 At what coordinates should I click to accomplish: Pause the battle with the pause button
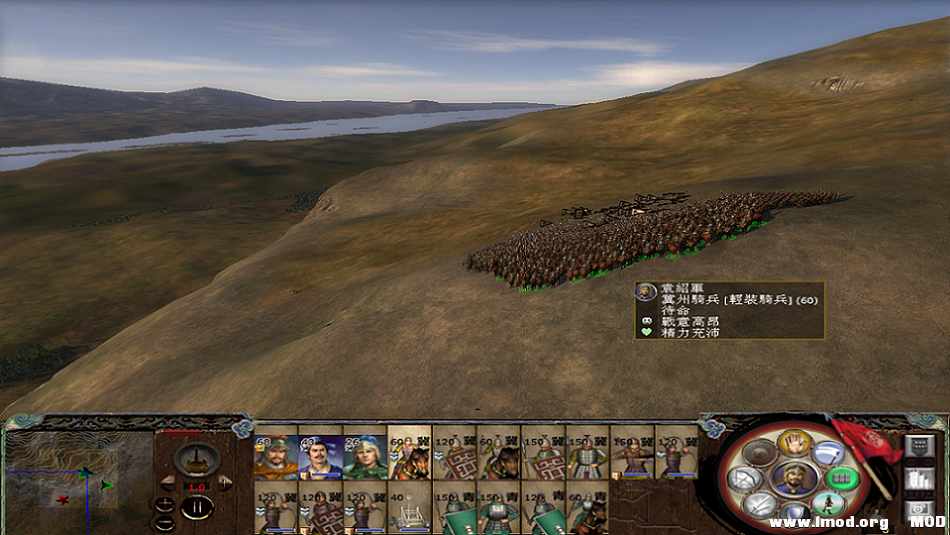pos(197,506)
